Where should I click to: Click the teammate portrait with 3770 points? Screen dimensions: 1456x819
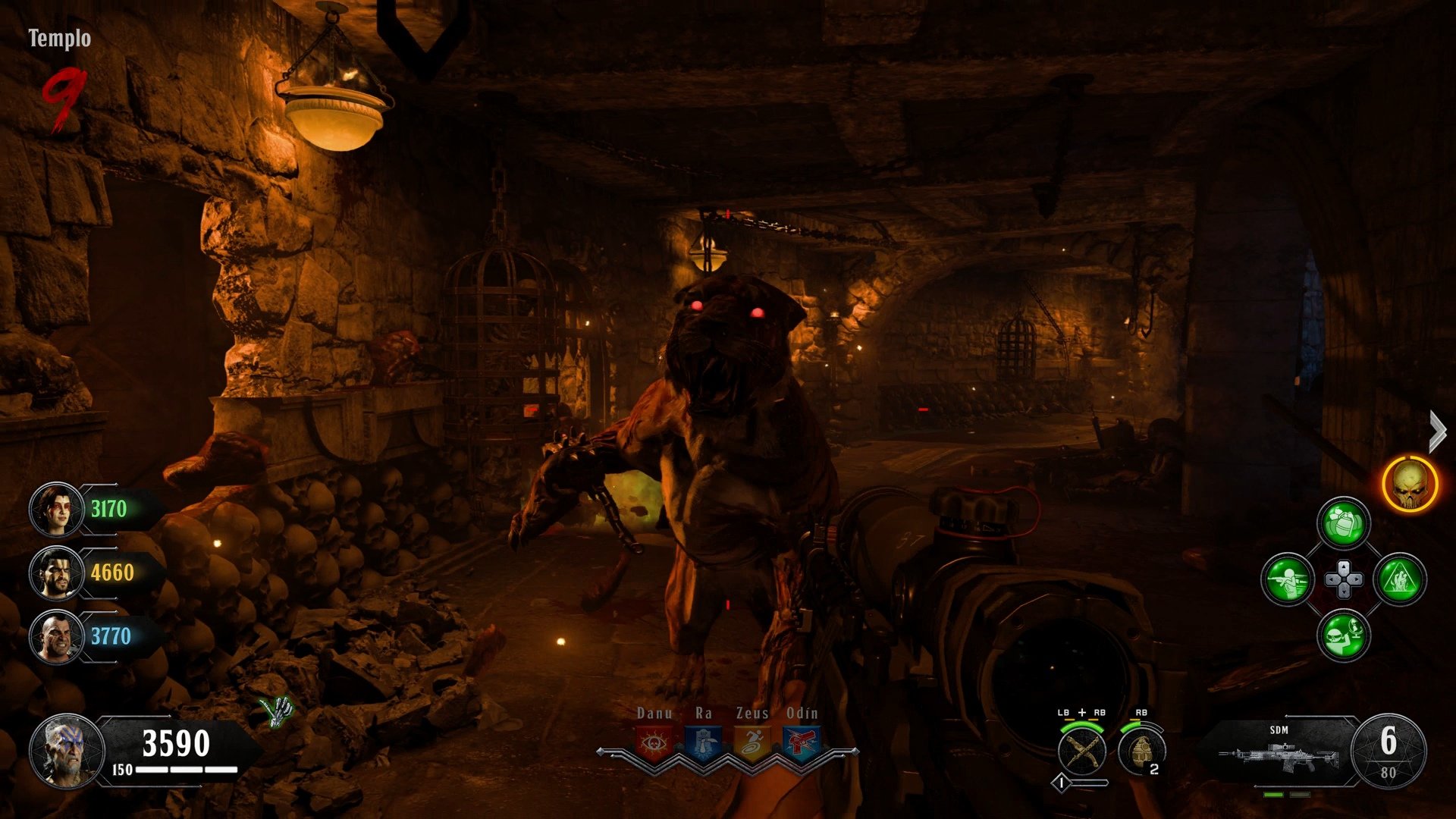coord(56,636)
